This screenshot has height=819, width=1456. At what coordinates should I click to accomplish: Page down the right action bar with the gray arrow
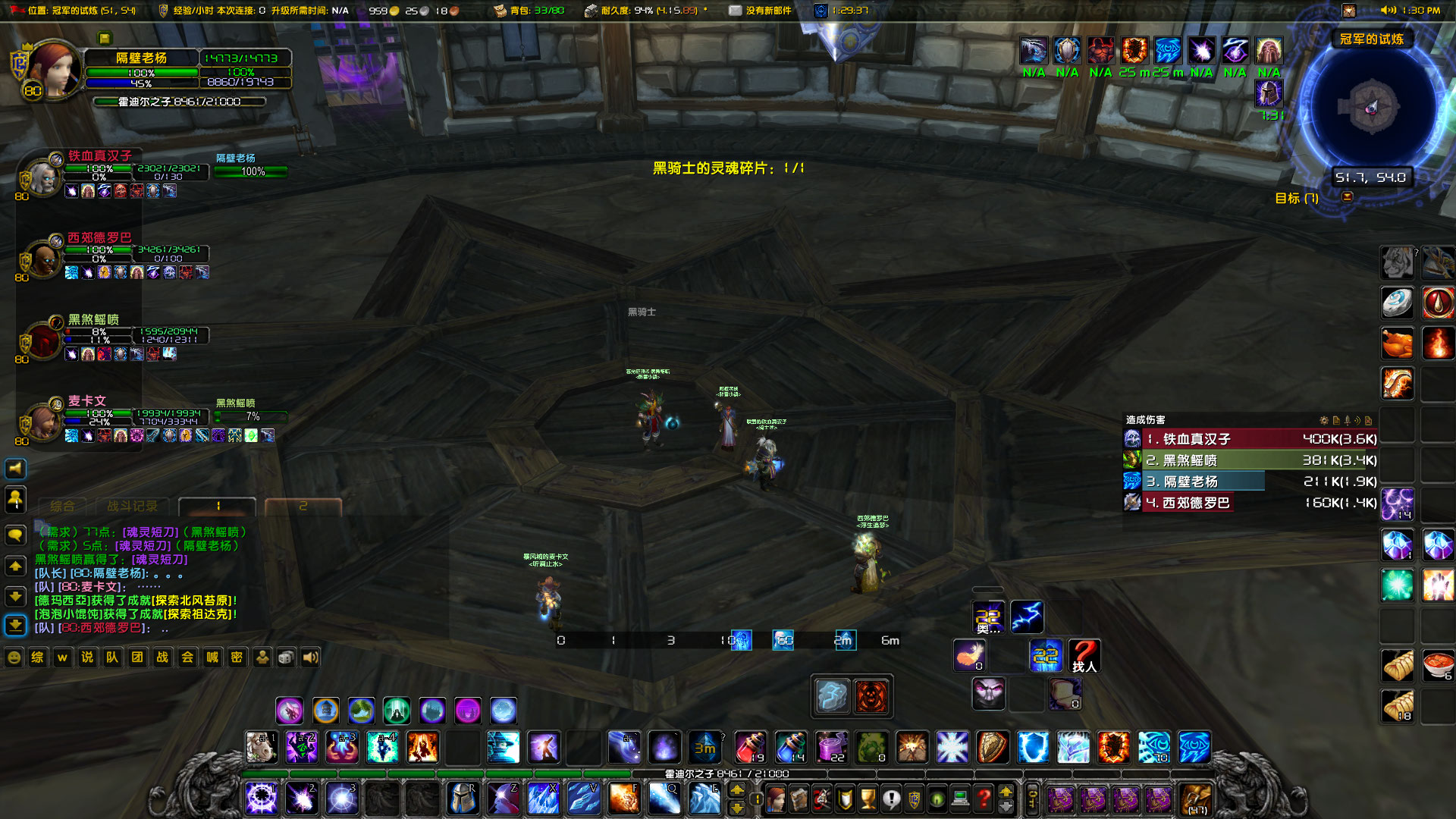click(x=1006, y=808)
